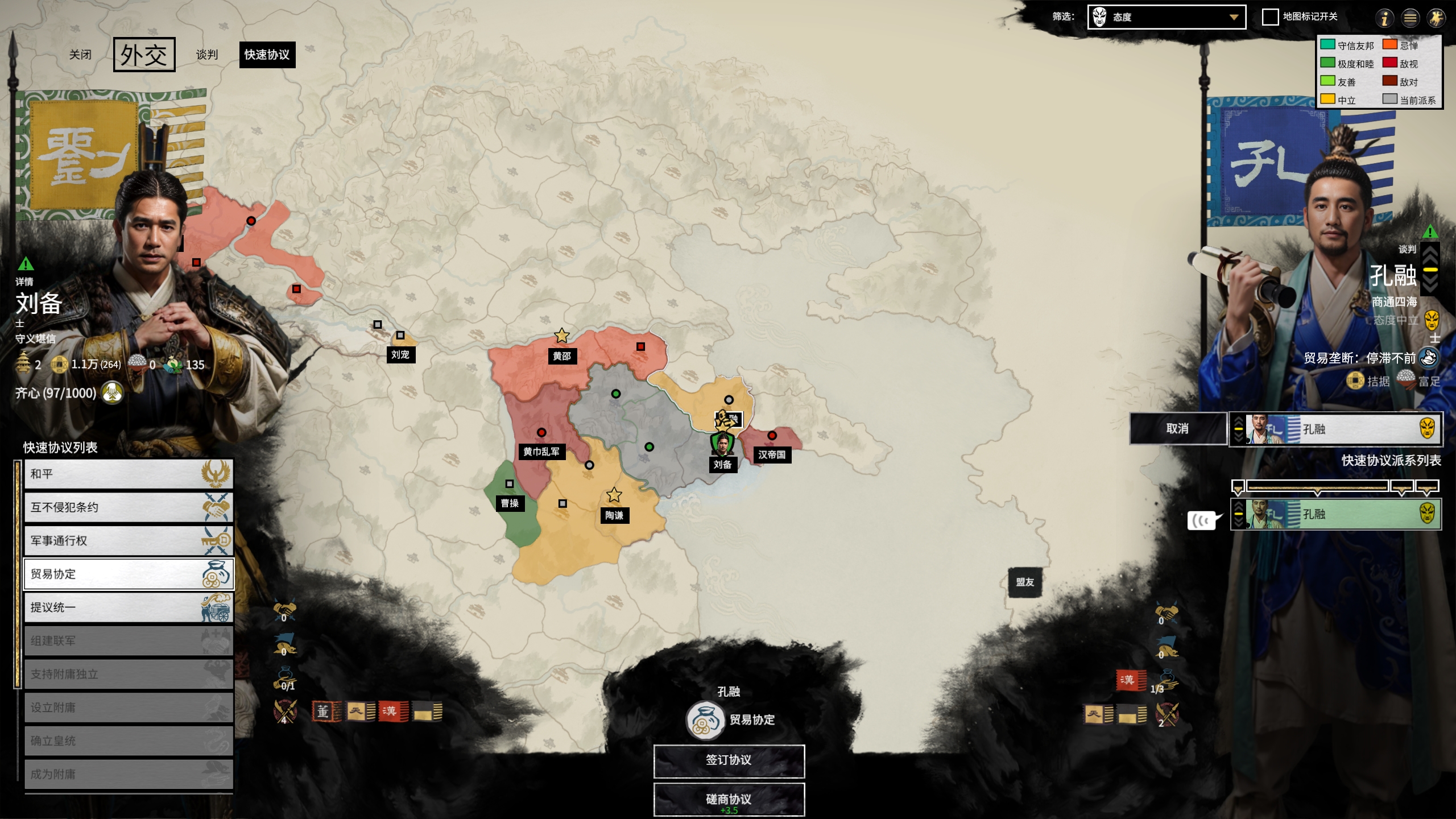Image resolution: width=1456 pixels, height=819 pixels.
Task: Pick the 军事通行权 military access option
Action: [x=129, y=540]
